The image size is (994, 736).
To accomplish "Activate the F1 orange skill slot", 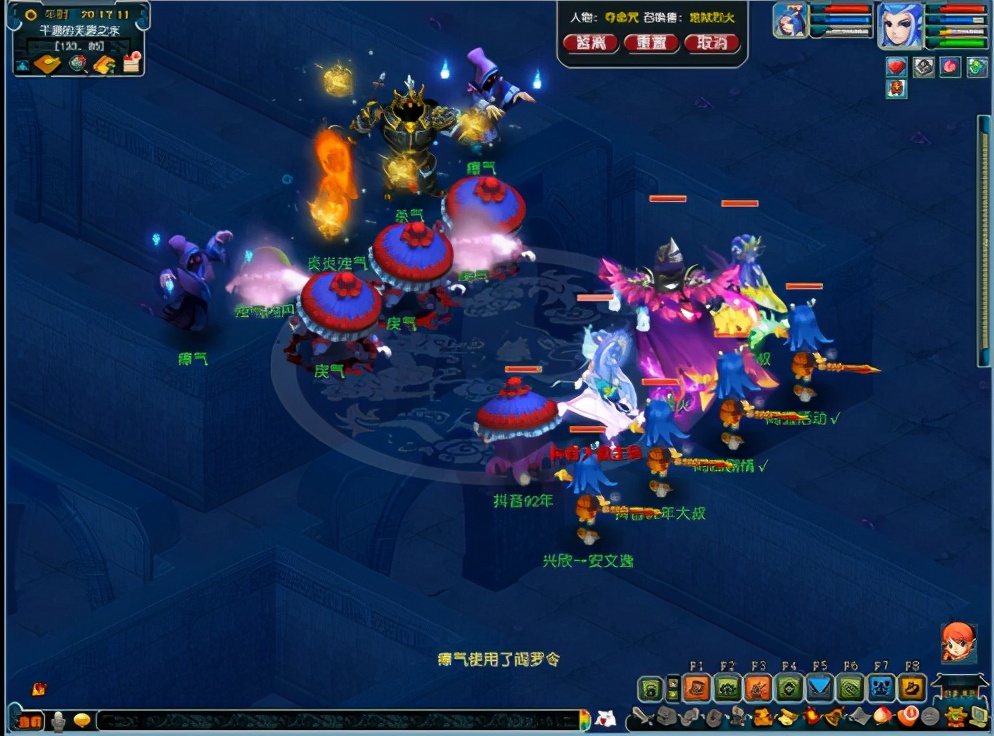I will click(697, 688).
